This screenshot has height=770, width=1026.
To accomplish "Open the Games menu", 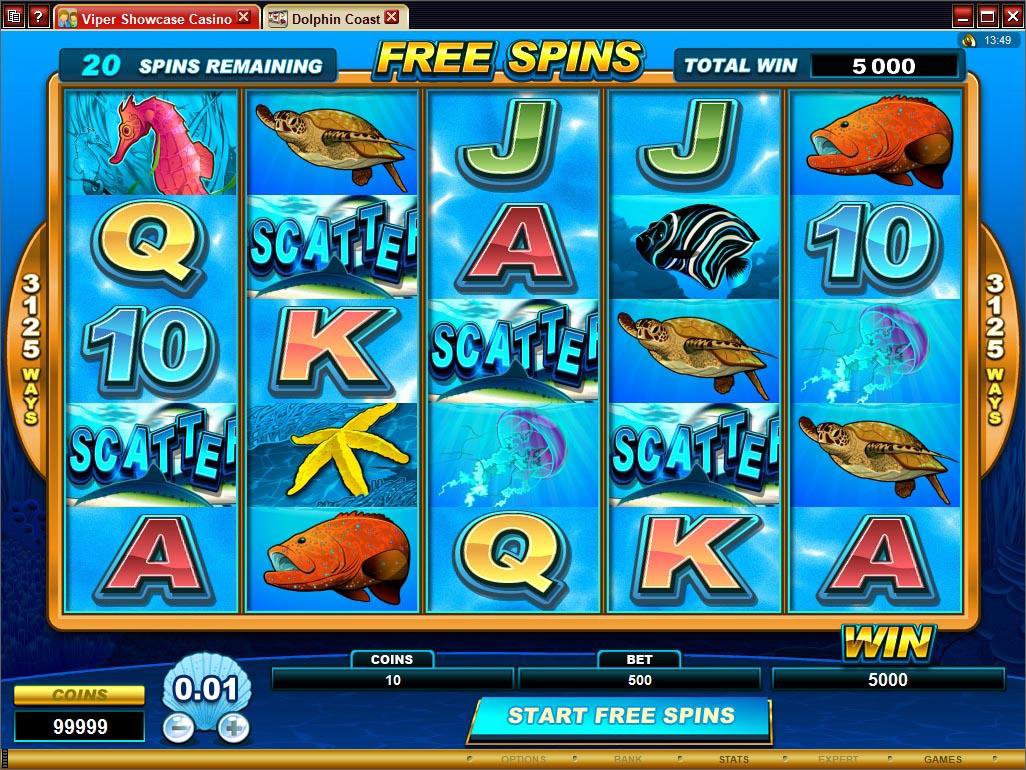I will (942, 760).
